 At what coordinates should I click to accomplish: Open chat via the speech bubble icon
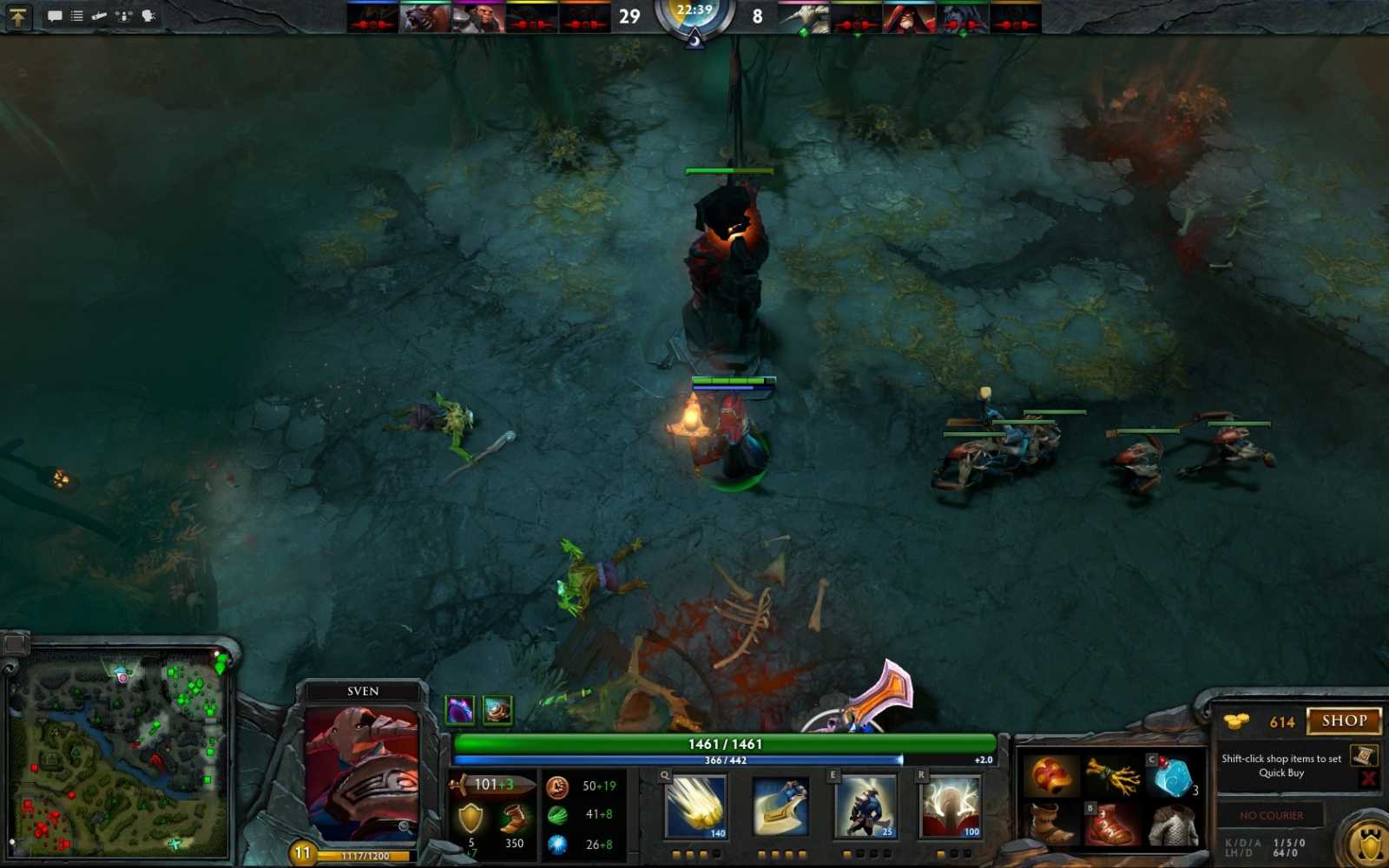(x=56, y=16)
